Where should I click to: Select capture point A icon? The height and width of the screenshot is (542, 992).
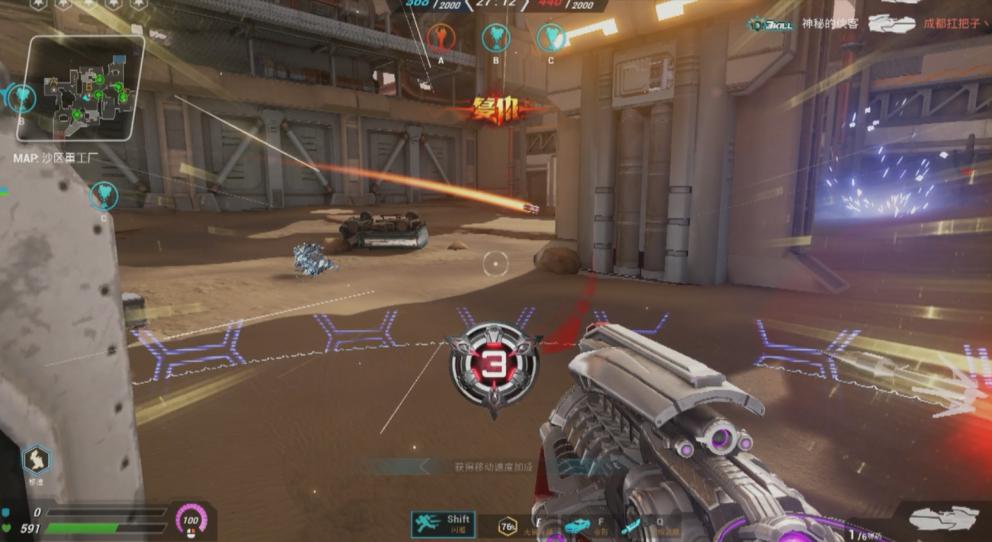coord(440,38)
